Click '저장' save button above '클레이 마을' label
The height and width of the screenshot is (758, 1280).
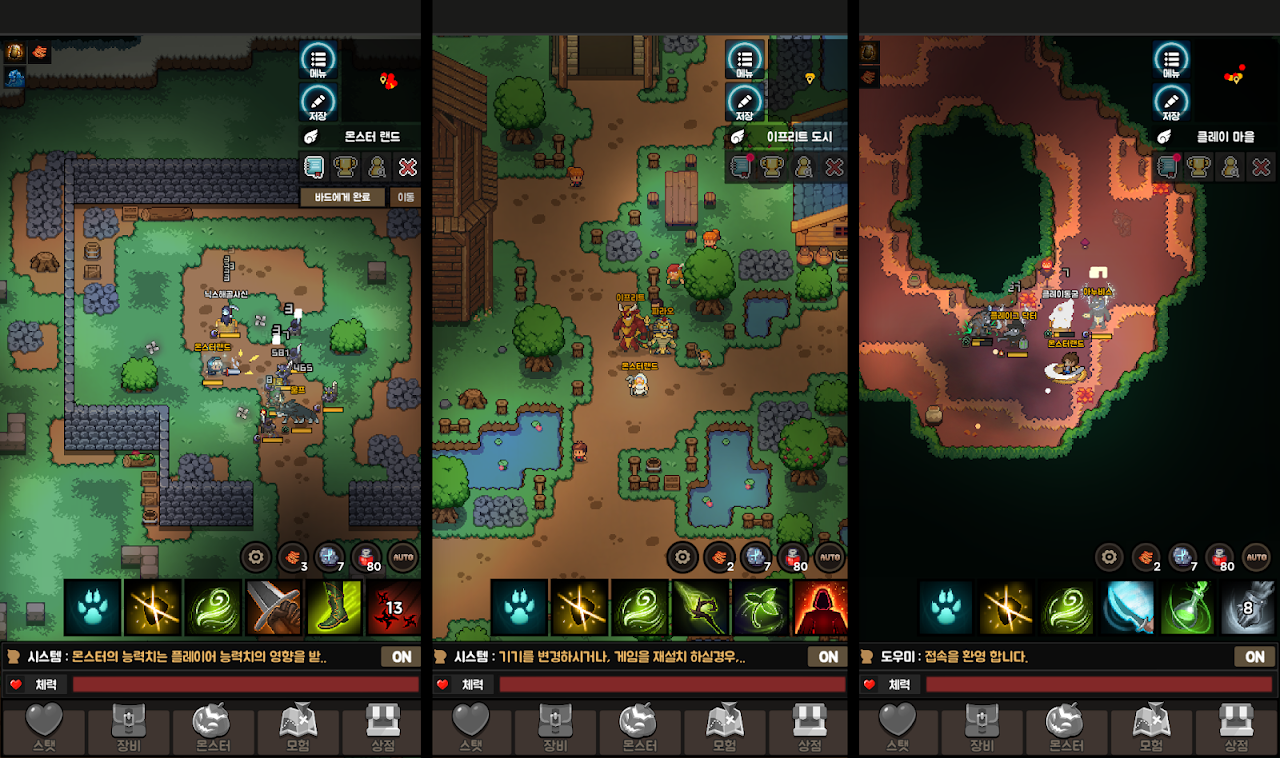coord(1171,102)
